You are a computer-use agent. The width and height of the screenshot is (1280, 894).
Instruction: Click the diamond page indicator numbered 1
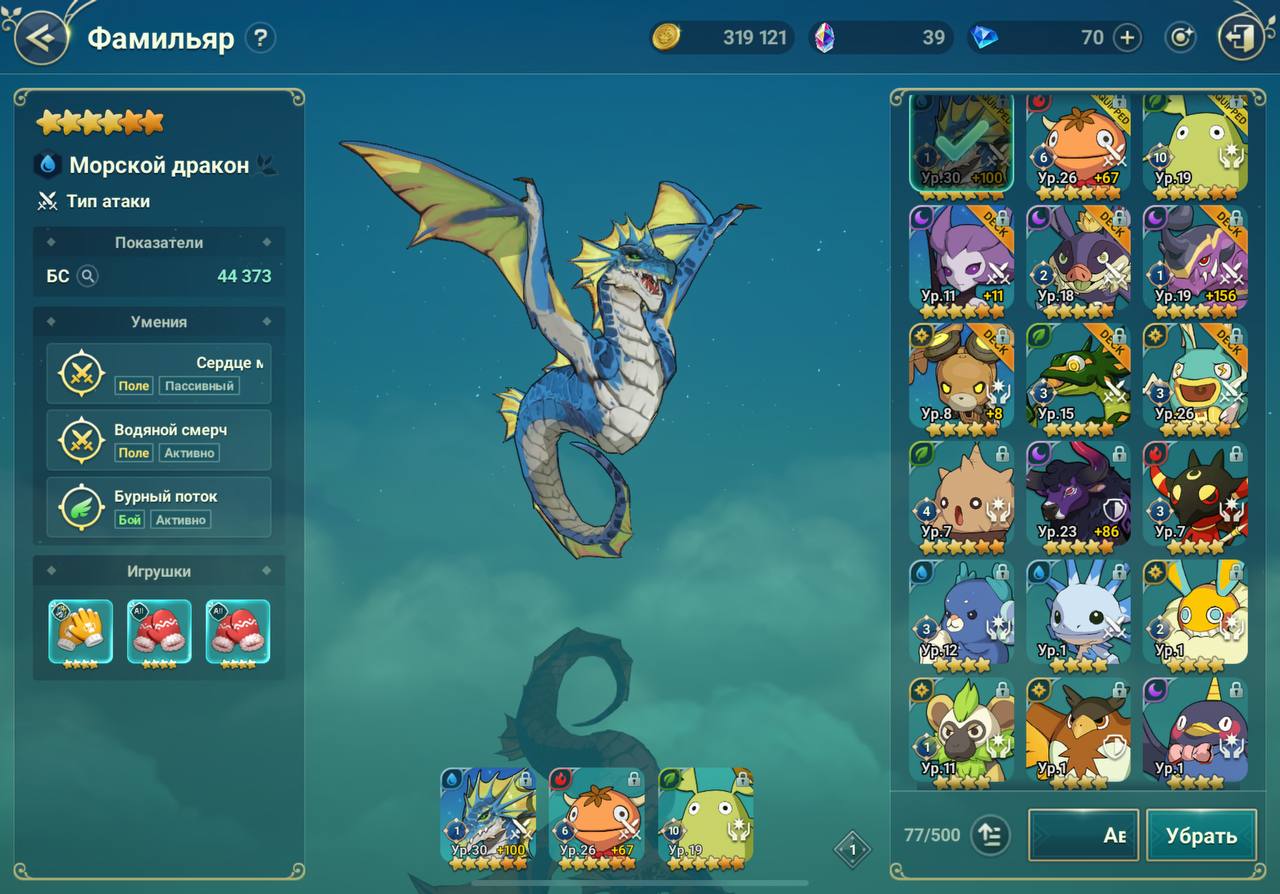pyautogui.click(x=852, y=850)
